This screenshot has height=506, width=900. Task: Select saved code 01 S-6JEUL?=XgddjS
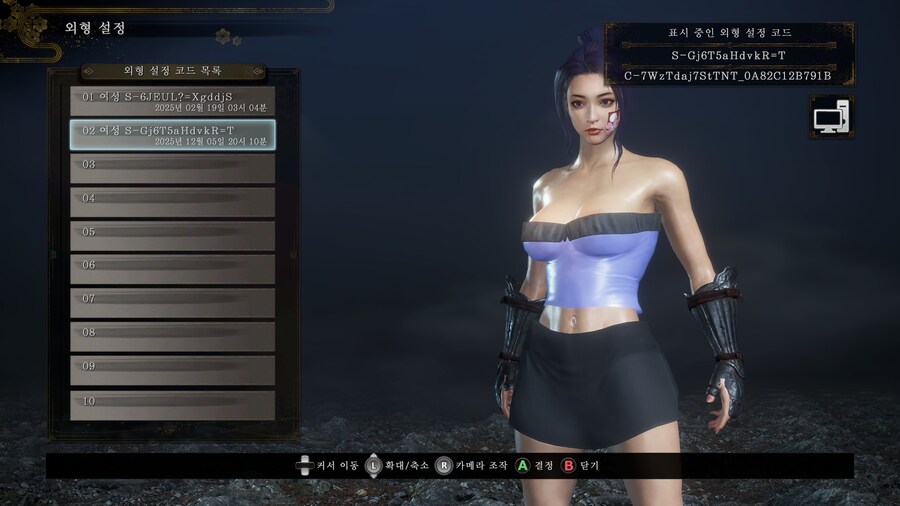(172, 101)
